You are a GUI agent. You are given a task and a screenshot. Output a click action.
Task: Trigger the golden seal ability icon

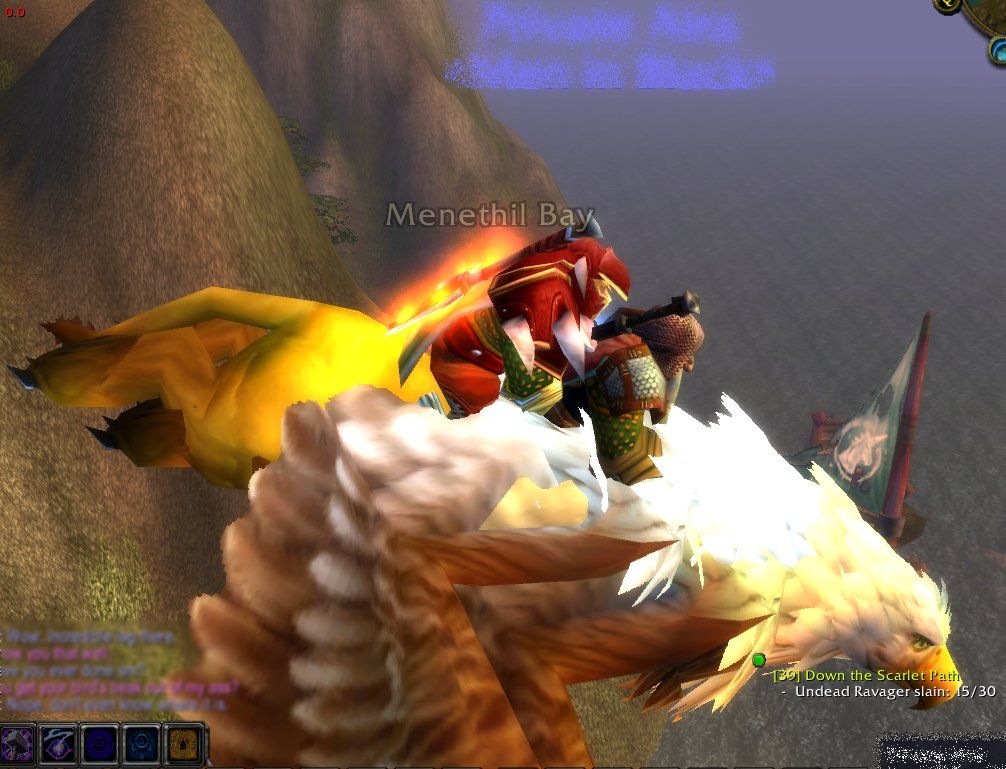(x=182, y=745)
